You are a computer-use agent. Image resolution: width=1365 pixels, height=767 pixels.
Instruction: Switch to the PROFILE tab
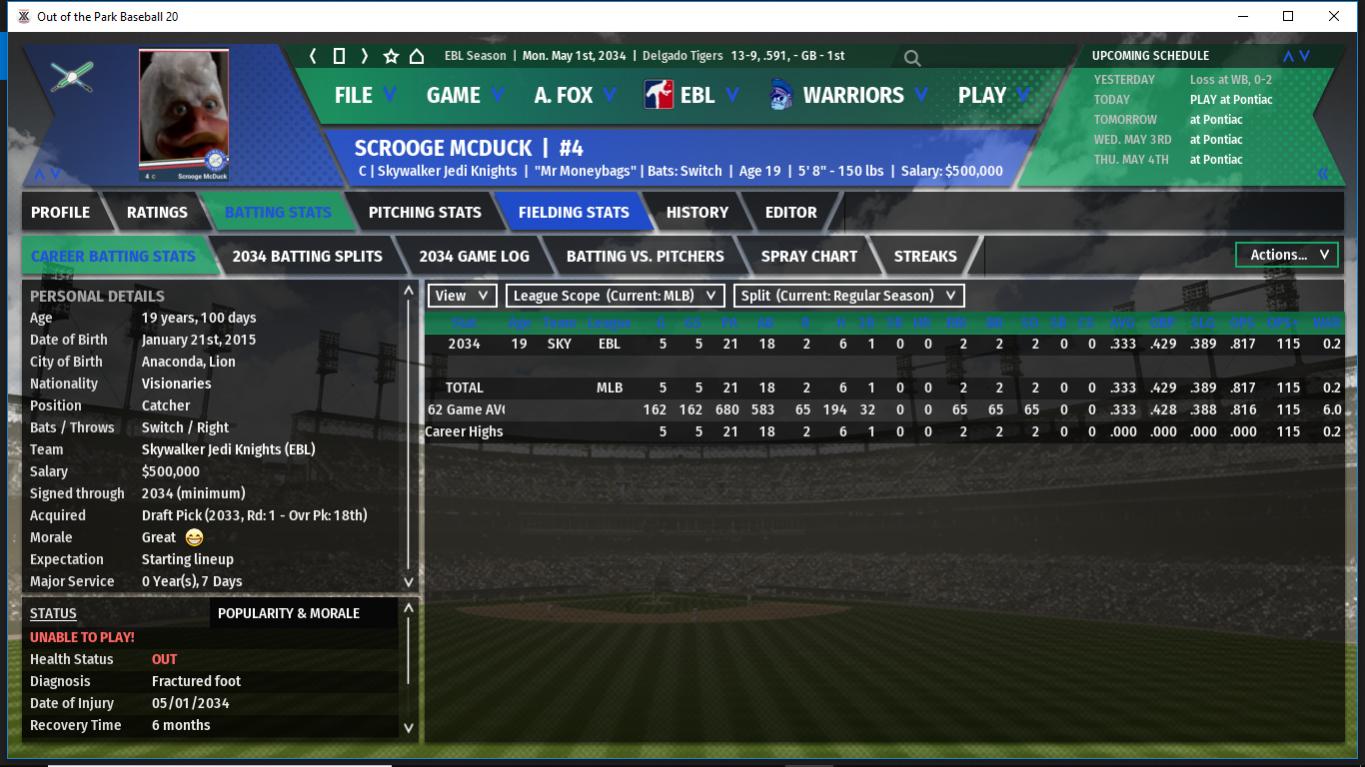60,212
